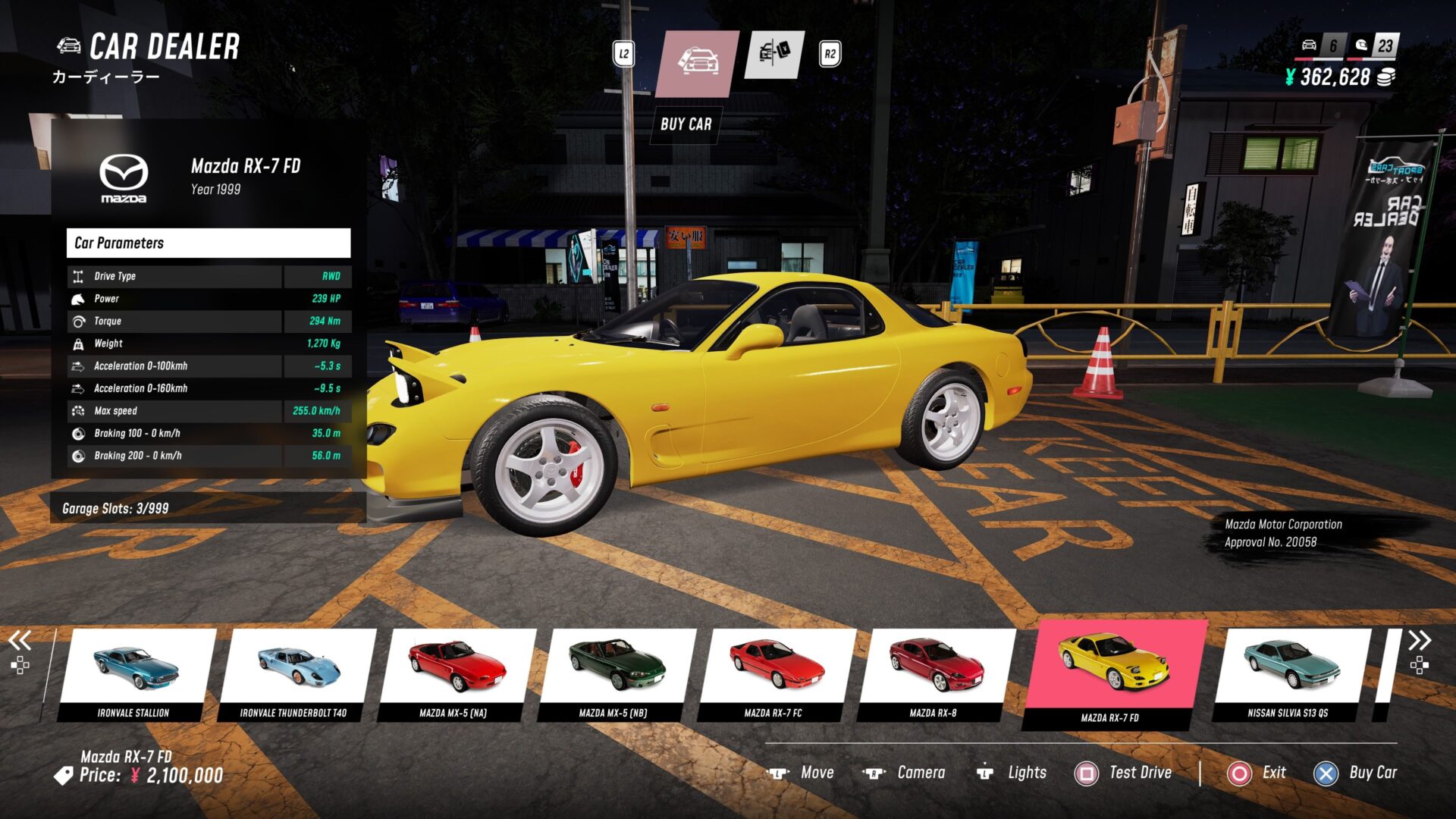Show previous cars with left double arrow

(20, 641)
